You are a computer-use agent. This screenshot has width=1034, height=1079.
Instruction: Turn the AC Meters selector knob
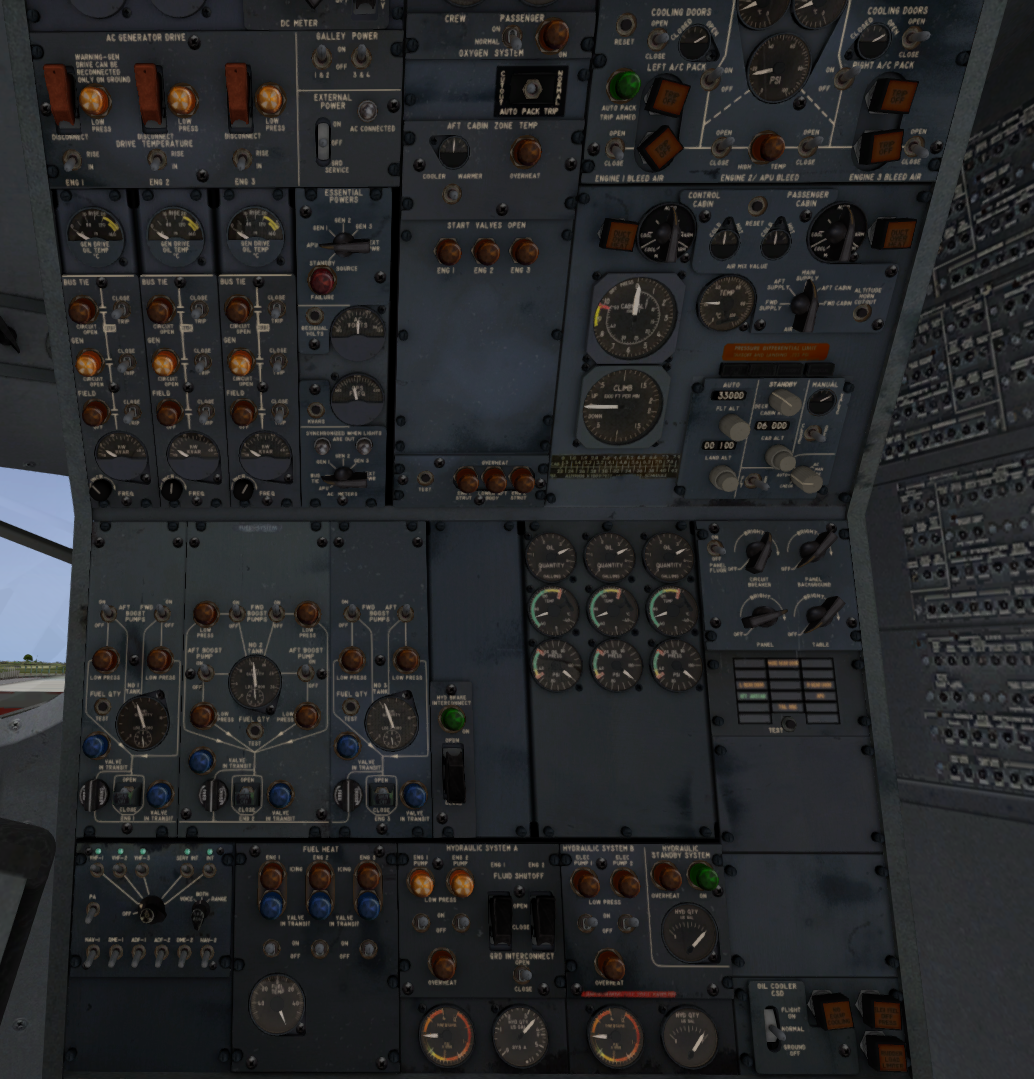click(x=345, y=475)
